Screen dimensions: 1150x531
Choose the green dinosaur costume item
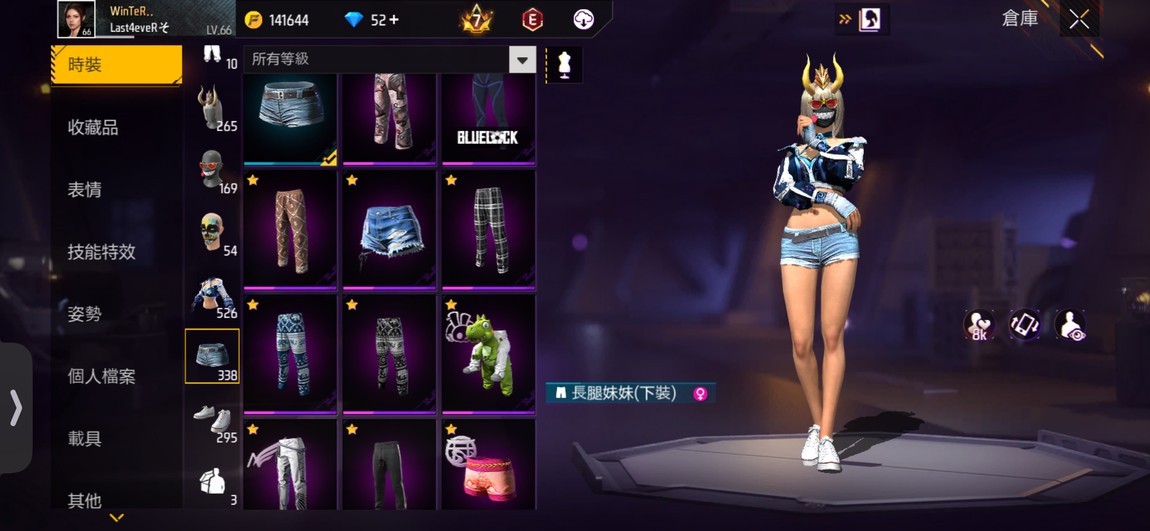pos(487,353)
